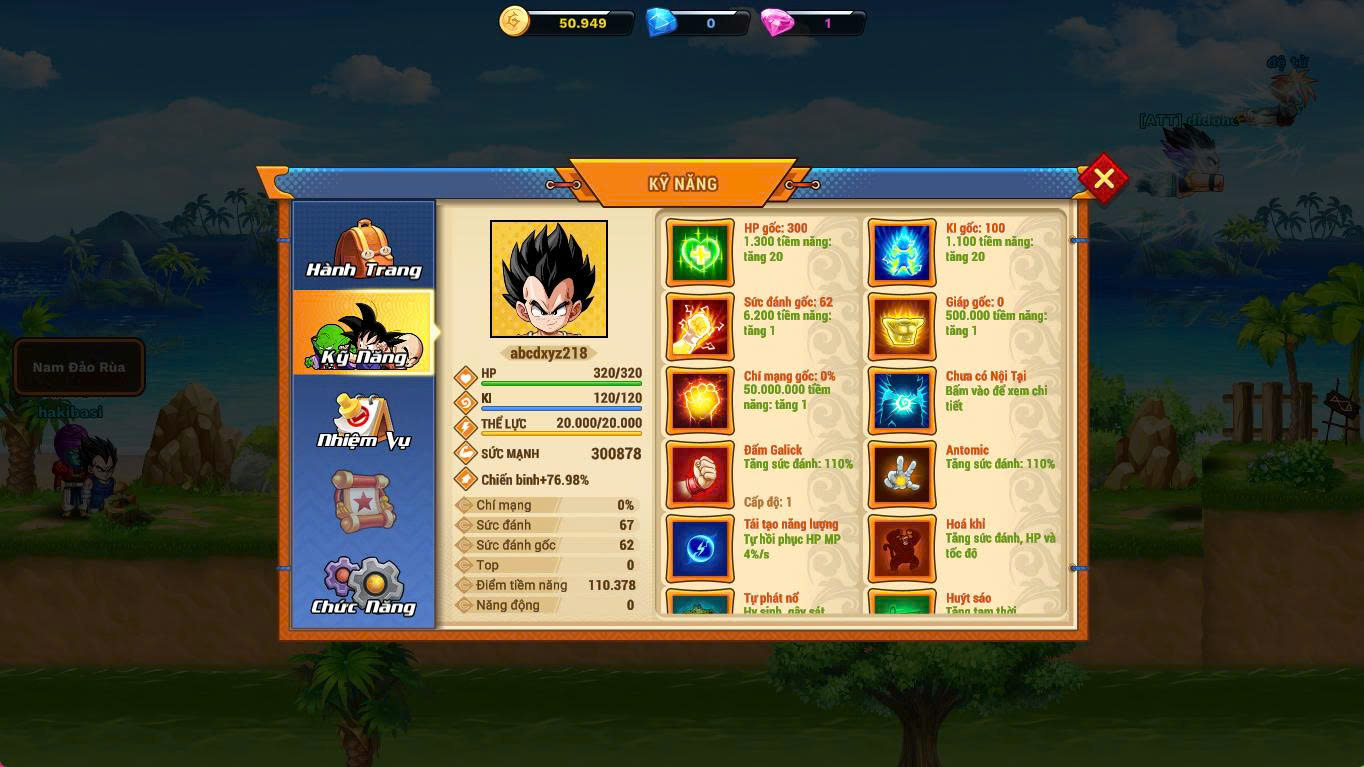Viewport: 1364px width, 767px height.
Task: Upgrade the KI gốc blue aura stat
Action: (902, 252)
